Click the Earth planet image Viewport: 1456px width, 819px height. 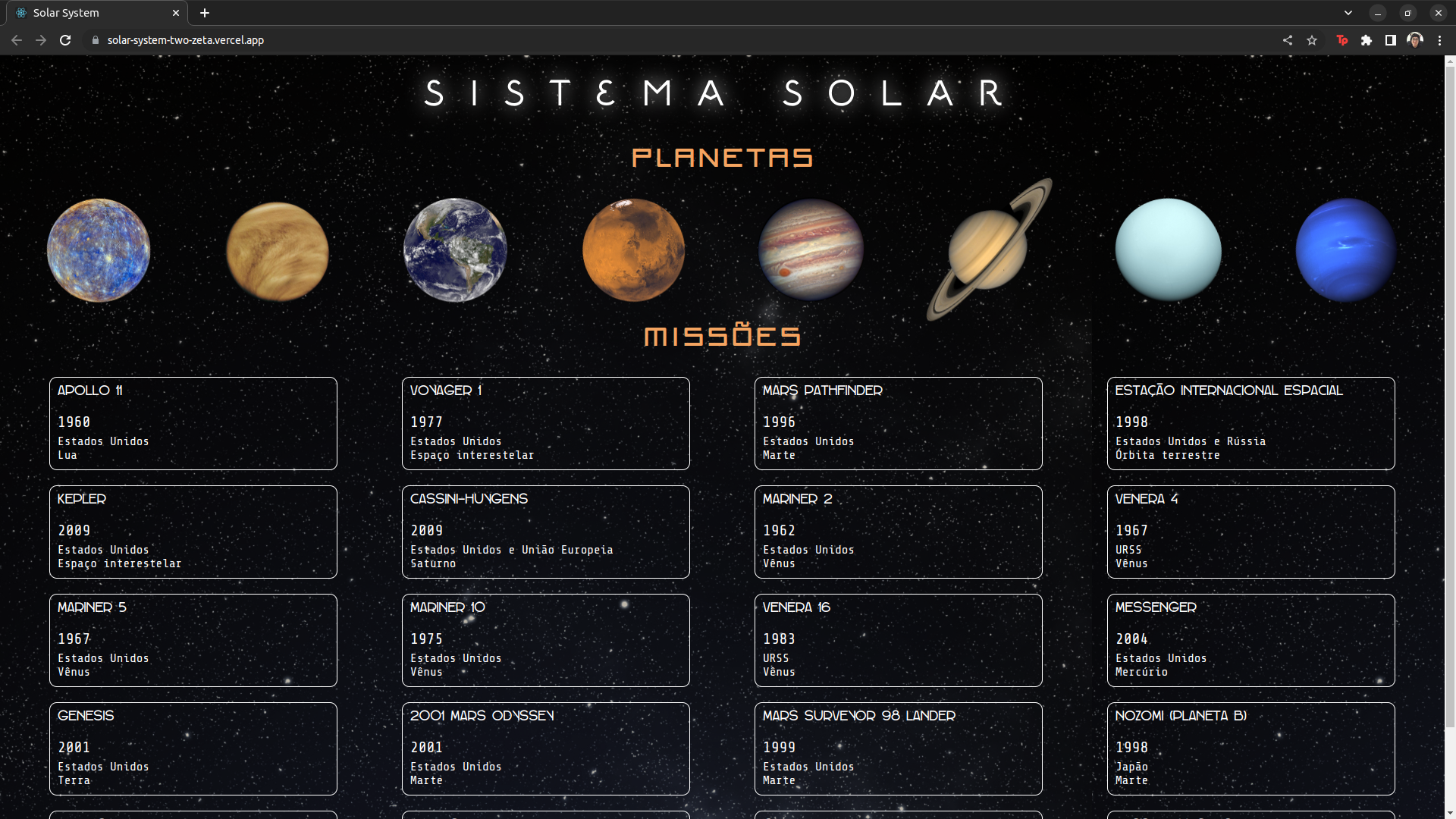454,250
